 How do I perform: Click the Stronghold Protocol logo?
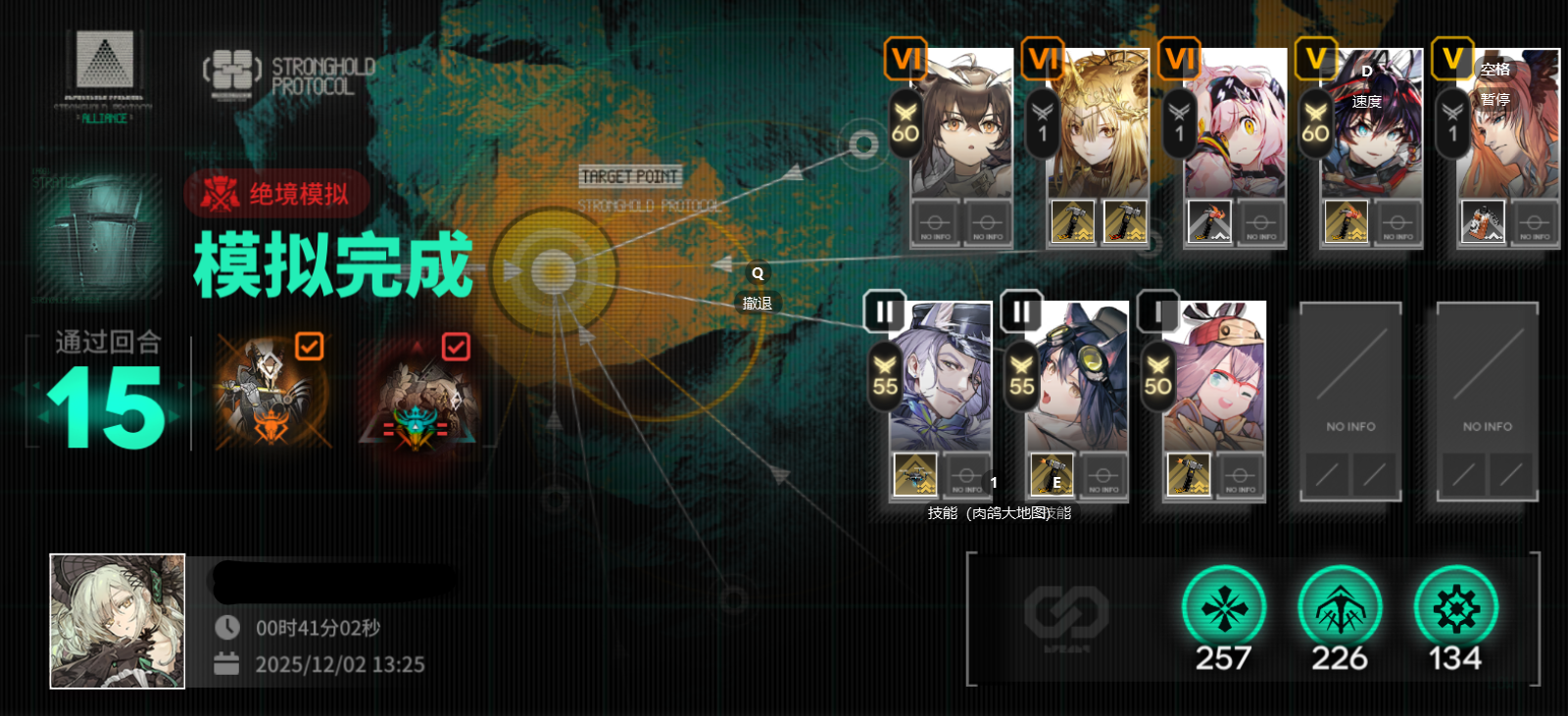(290, 74)
